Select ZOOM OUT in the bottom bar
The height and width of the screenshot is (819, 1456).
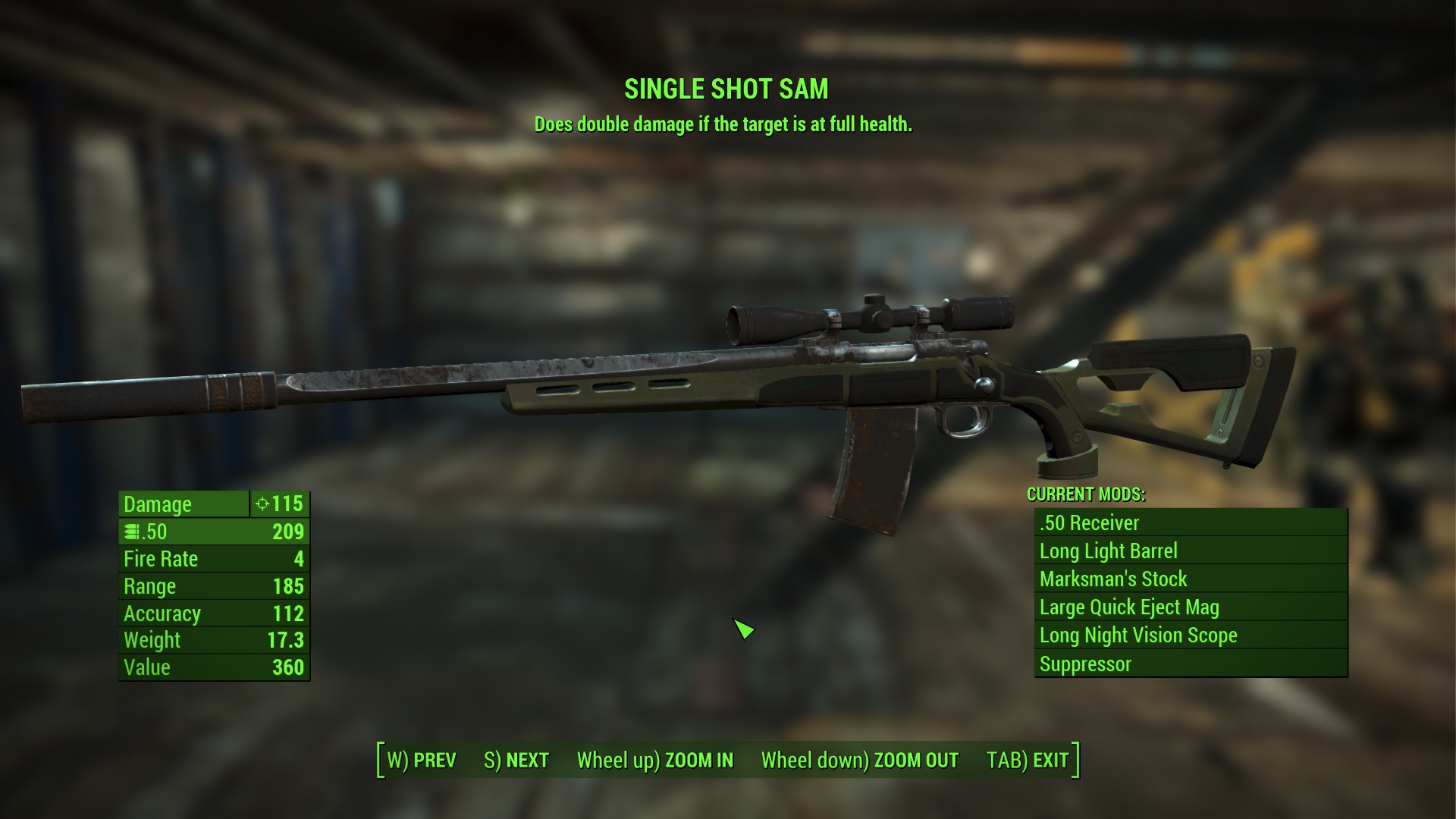point(860,760)
